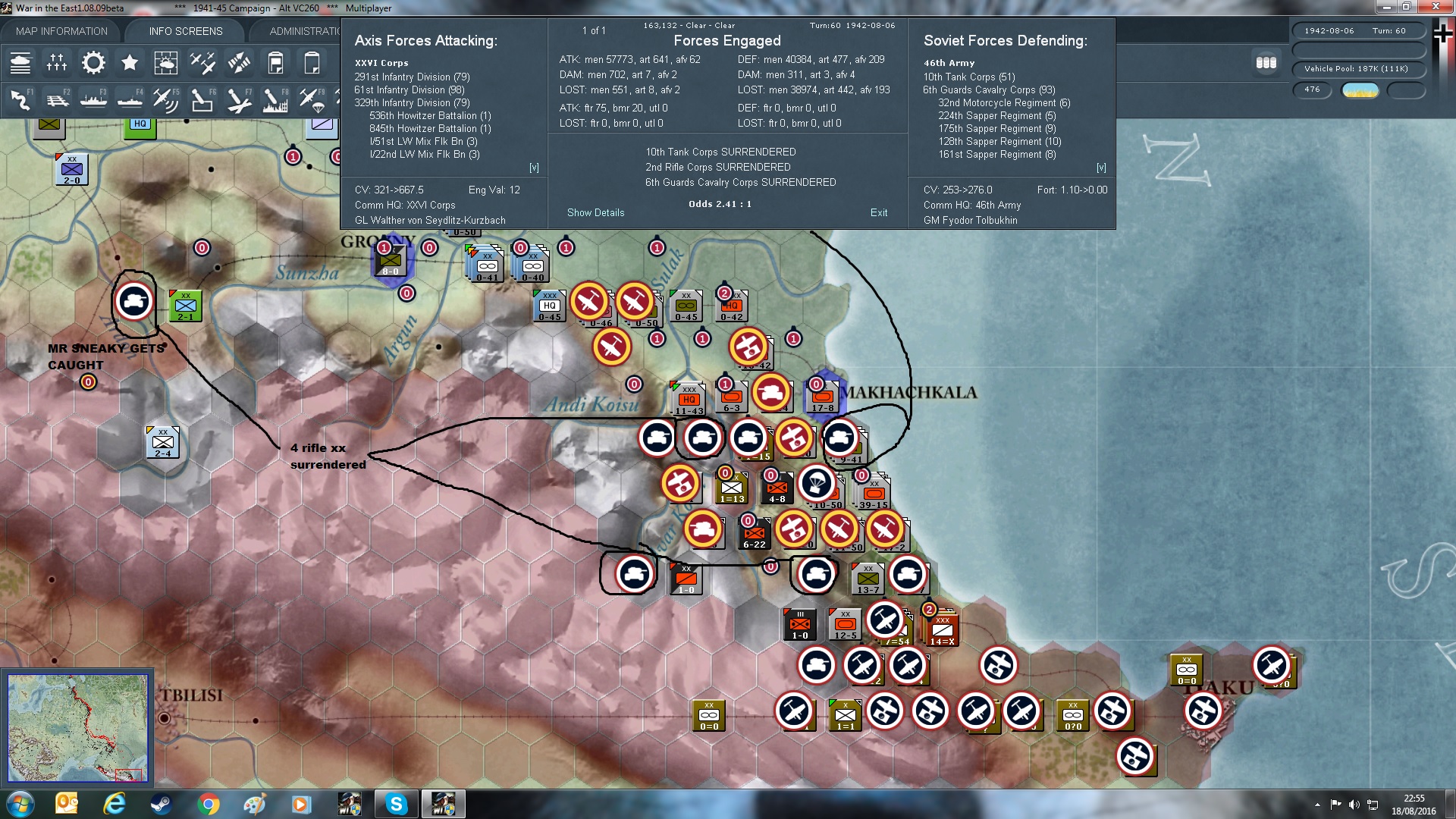The width and height of the screenshot is (1456, 819).
Task: Select movement mode (F1) on the toolbar
Action: pyautogui.click(x=19, y=99)
